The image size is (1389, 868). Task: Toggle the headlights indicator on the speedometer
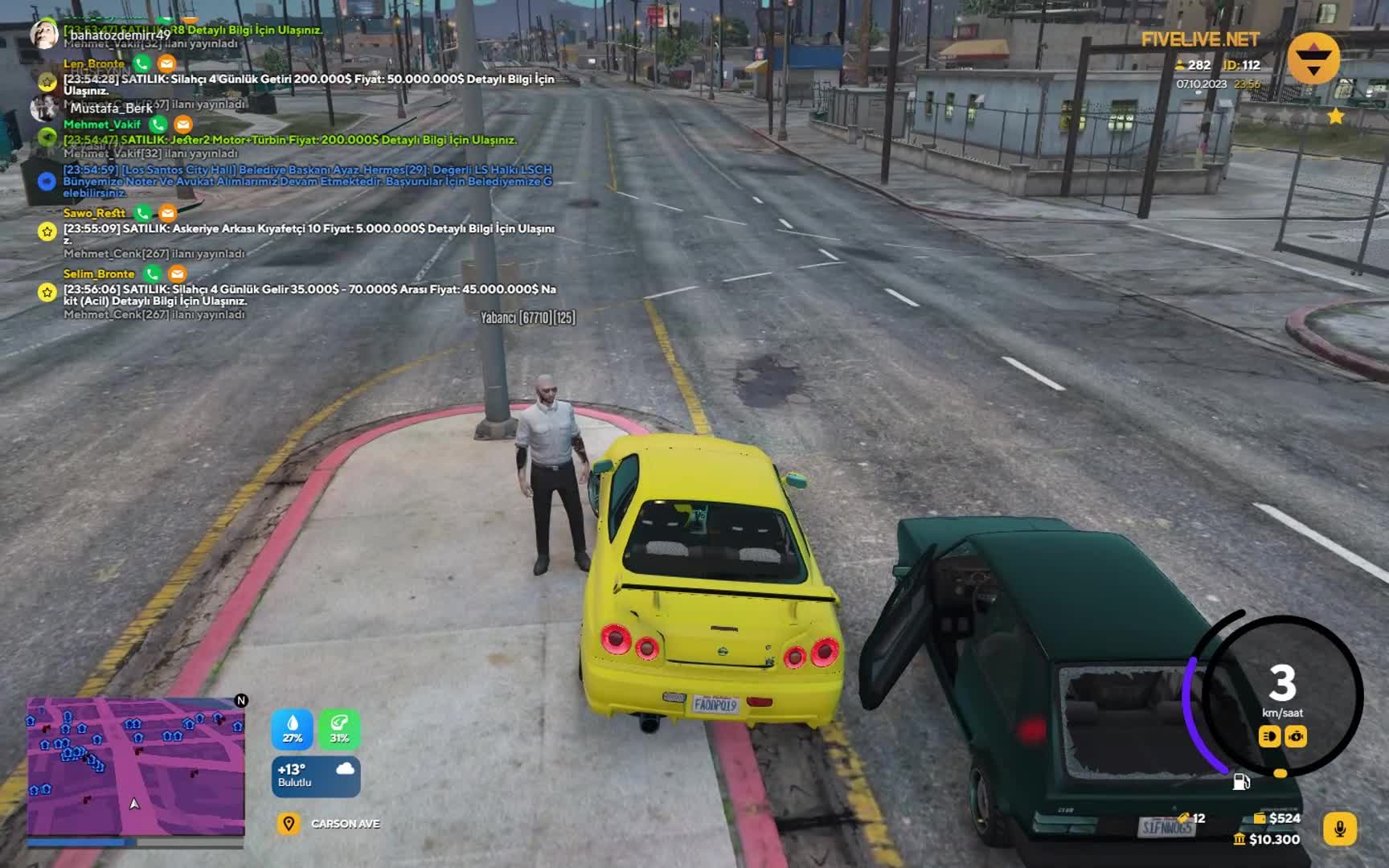click(x=1269, y=736)
